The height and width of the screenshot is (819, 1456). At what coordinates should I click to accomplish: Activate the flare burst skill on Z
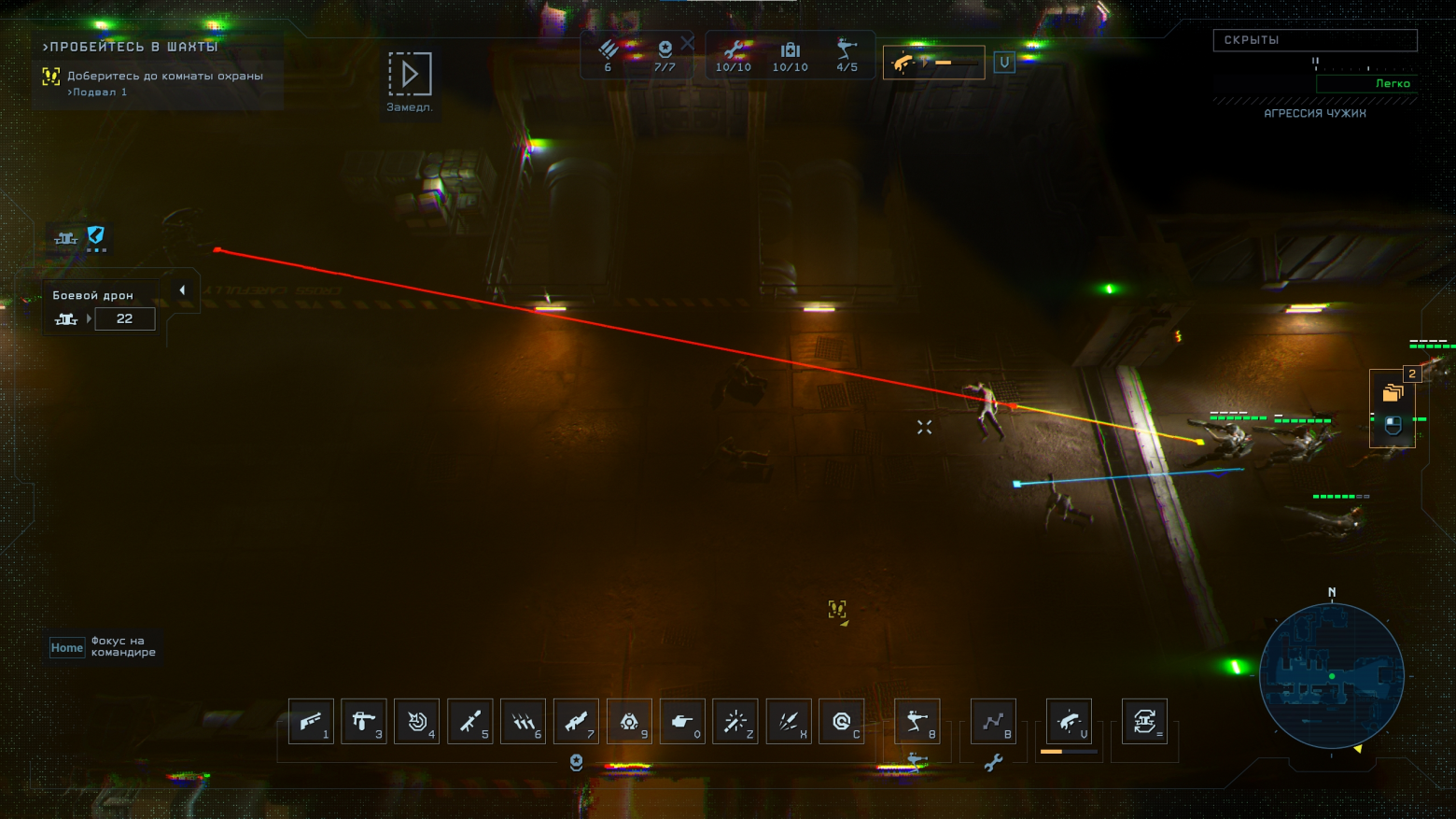735,721
